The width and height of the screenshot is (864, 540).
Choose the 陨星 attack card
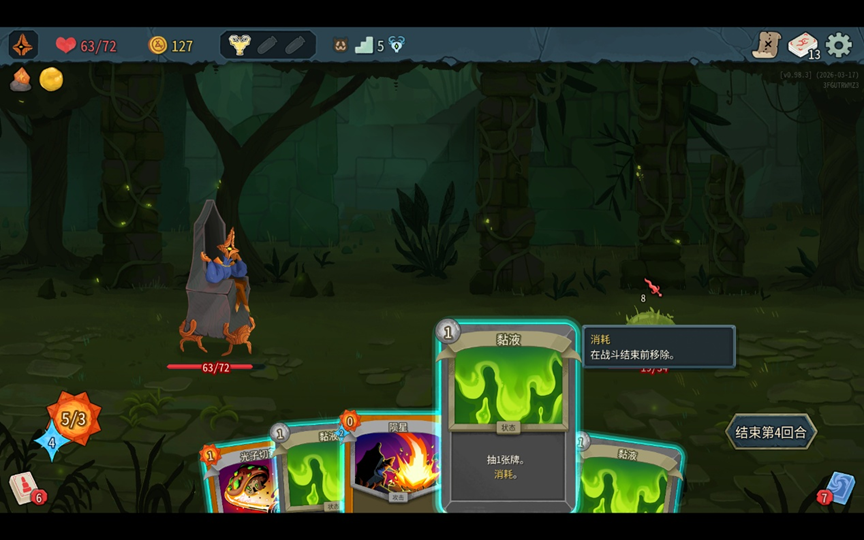395,462
